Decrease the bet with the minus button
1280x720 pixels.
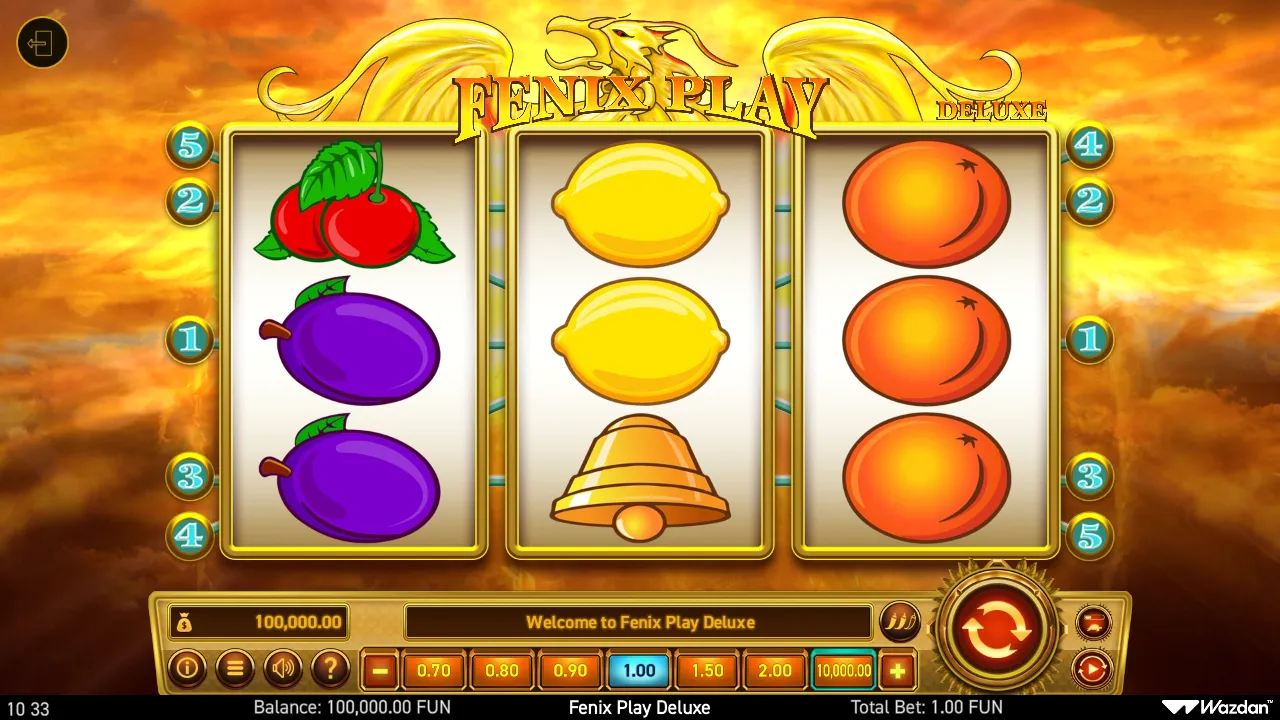(379, 670)
